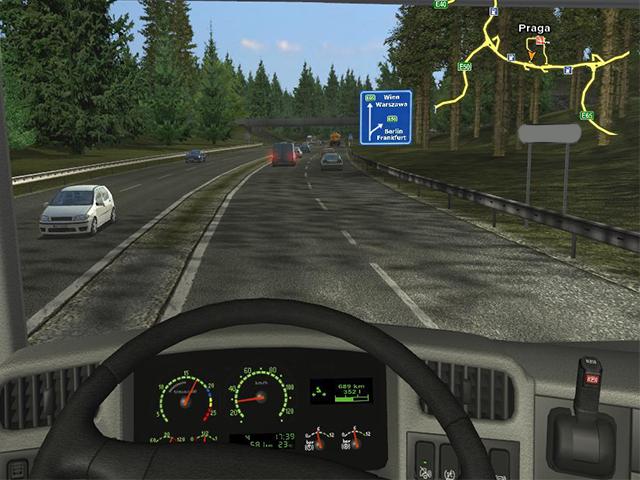Select the E50 route badge on the map

[x=464, y=66]
